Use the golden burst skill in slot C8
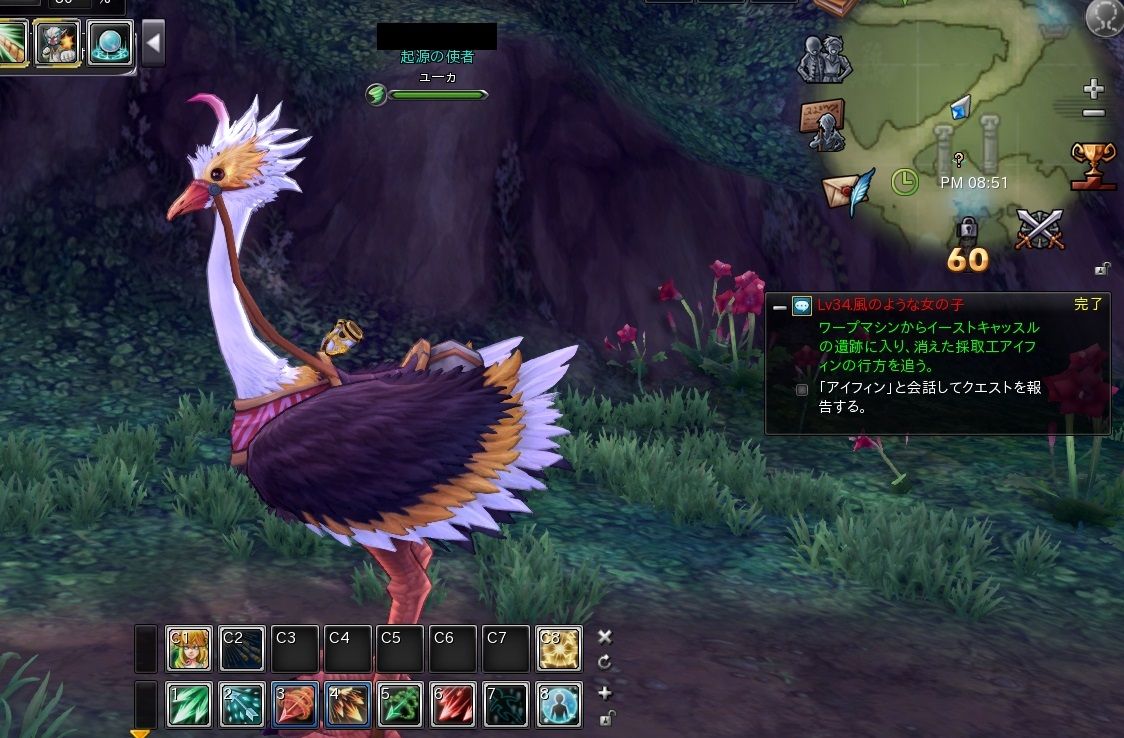 (x=558, y=649)
